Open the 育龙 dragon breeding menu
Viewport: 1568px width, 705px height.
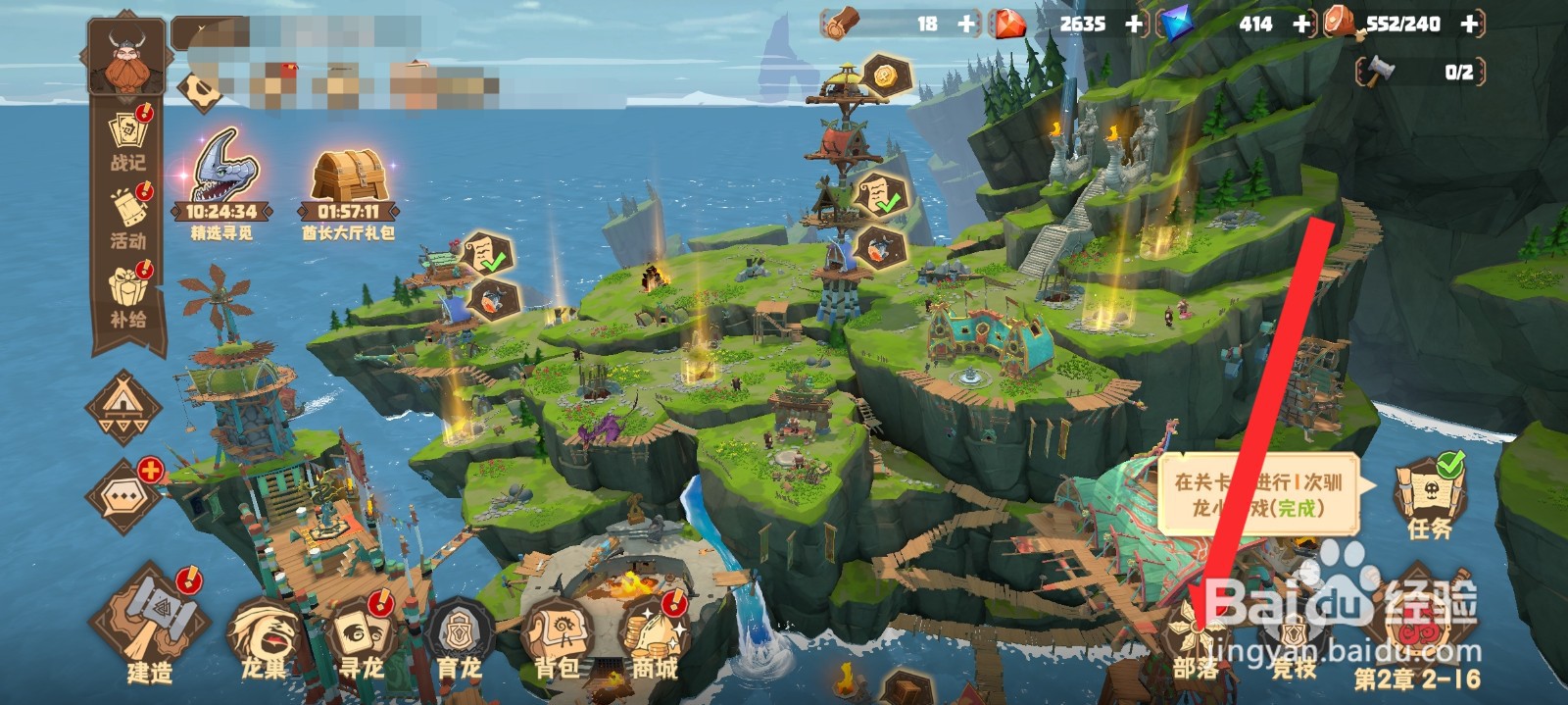tap(459, 637)
